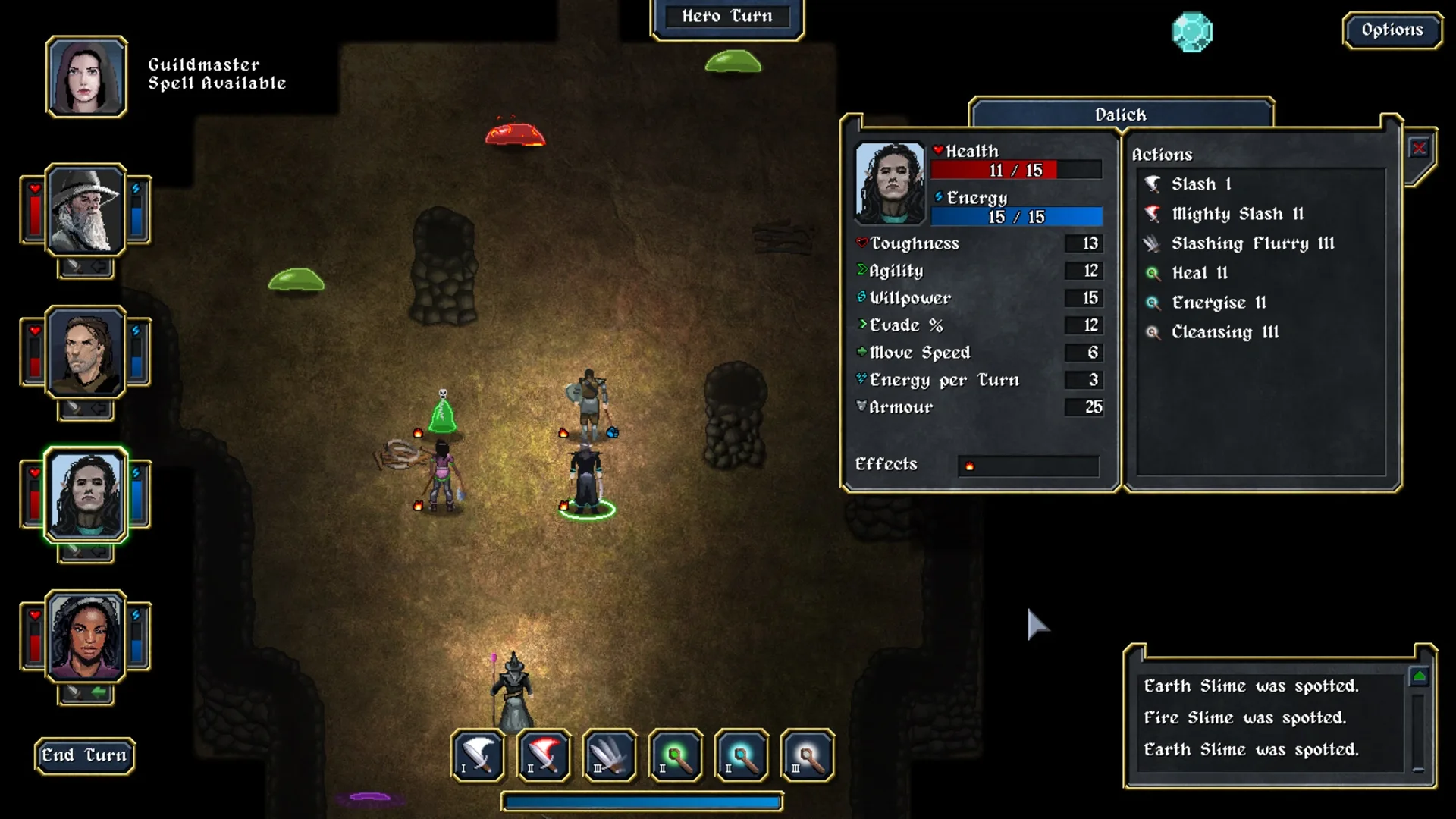Select the hooded woman hero portrait
This screenshot has height=819, width=1456.
pos(86,636)
